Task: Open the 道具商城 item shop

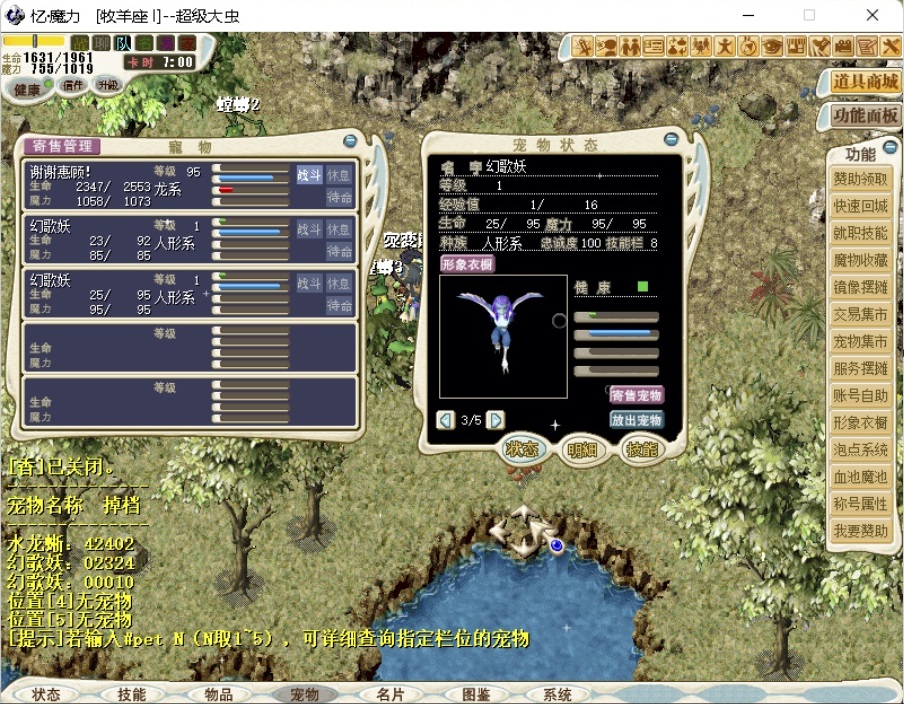Action: [866, 81]
